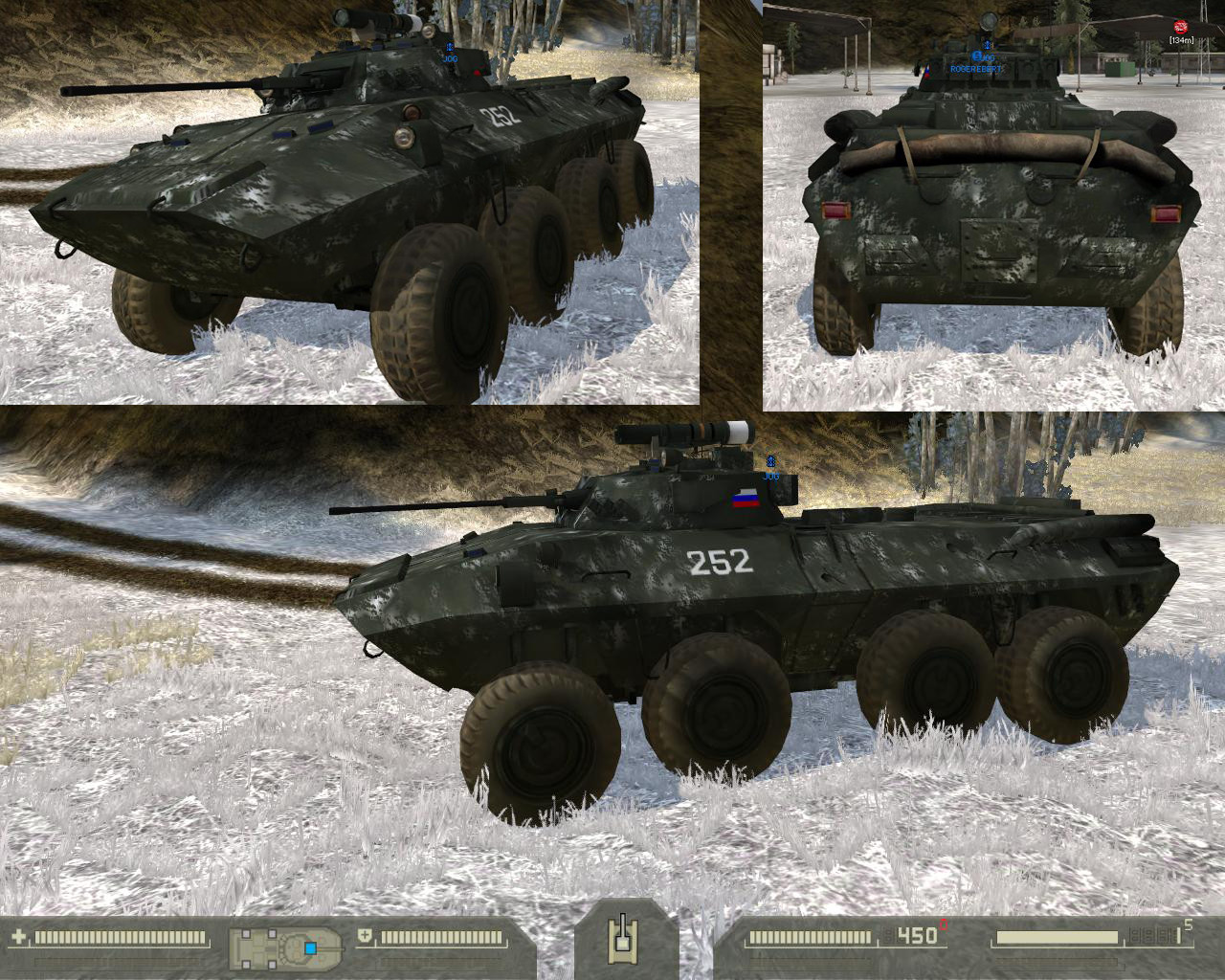Click the reserve magazine count showing 5

1187,925
